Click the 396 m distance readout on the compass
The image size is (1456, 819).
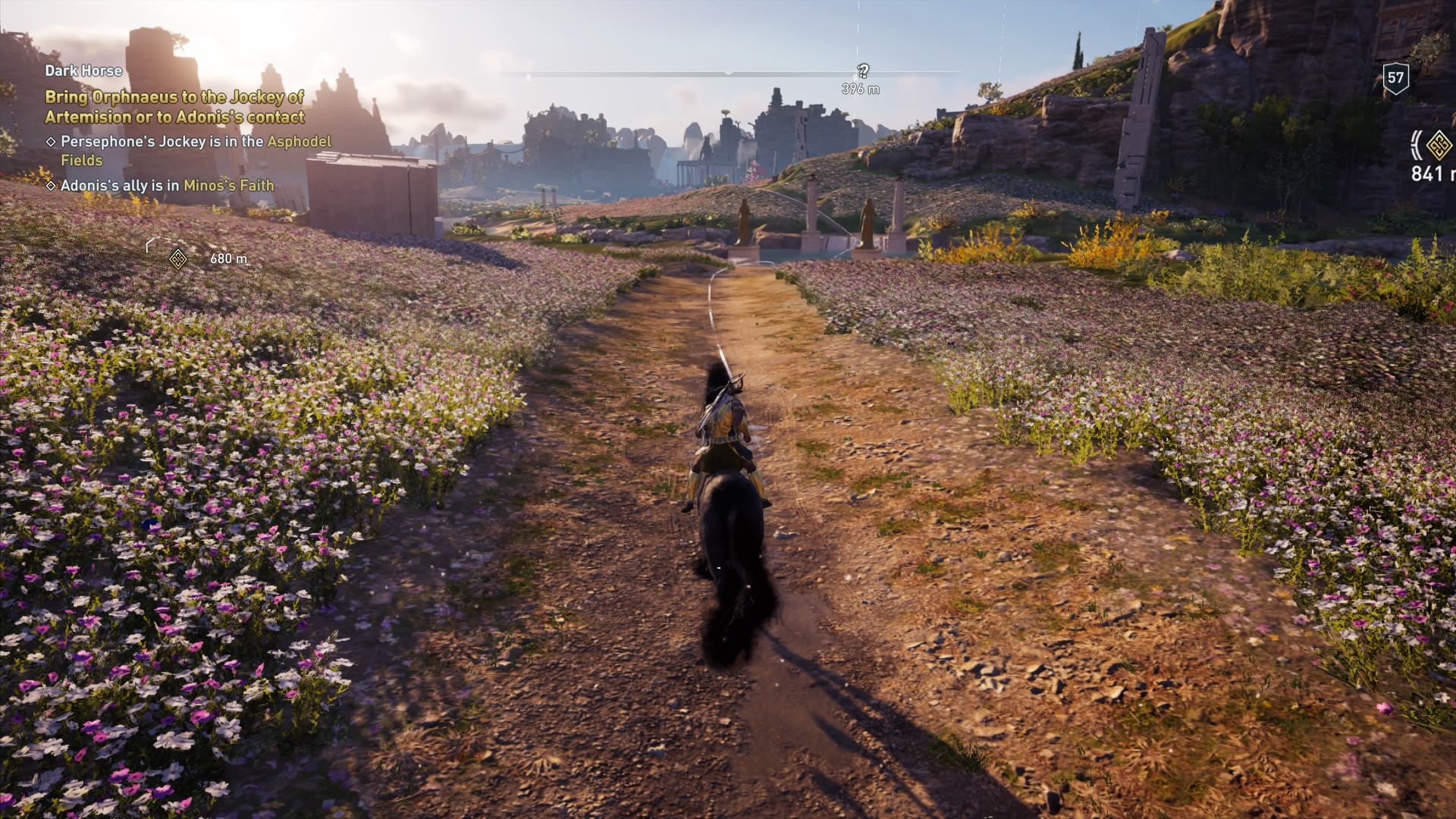click(861, 89)
